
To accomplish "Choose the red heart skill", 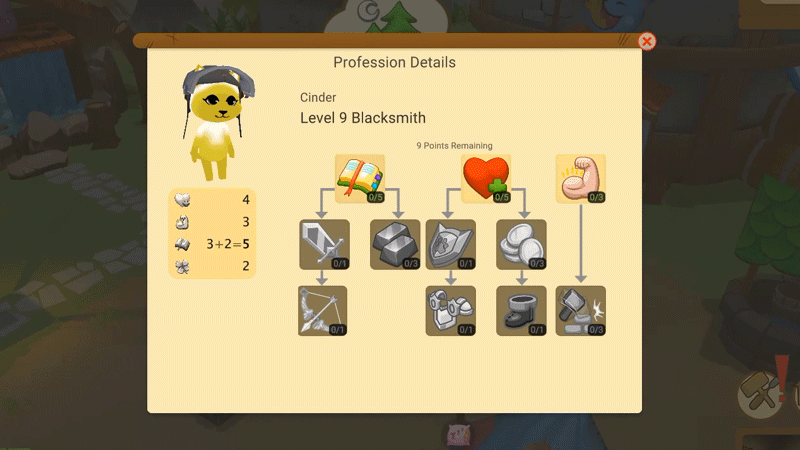I will pos(486,178).
